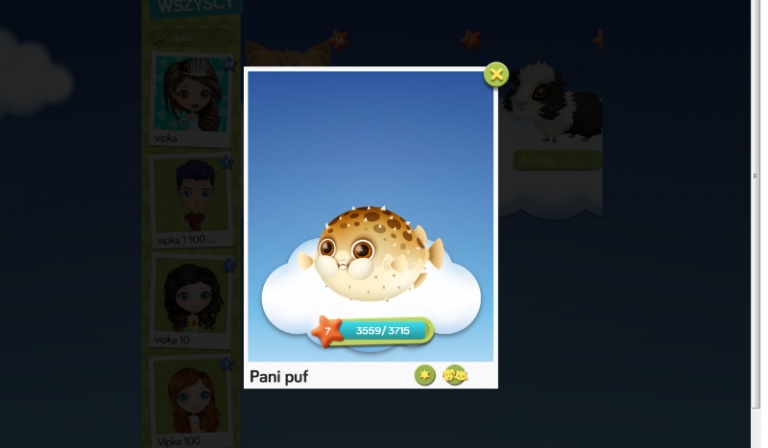Open the two-pets icon on the card
This screenshot has height=448, width=768.
pos(455,375)
